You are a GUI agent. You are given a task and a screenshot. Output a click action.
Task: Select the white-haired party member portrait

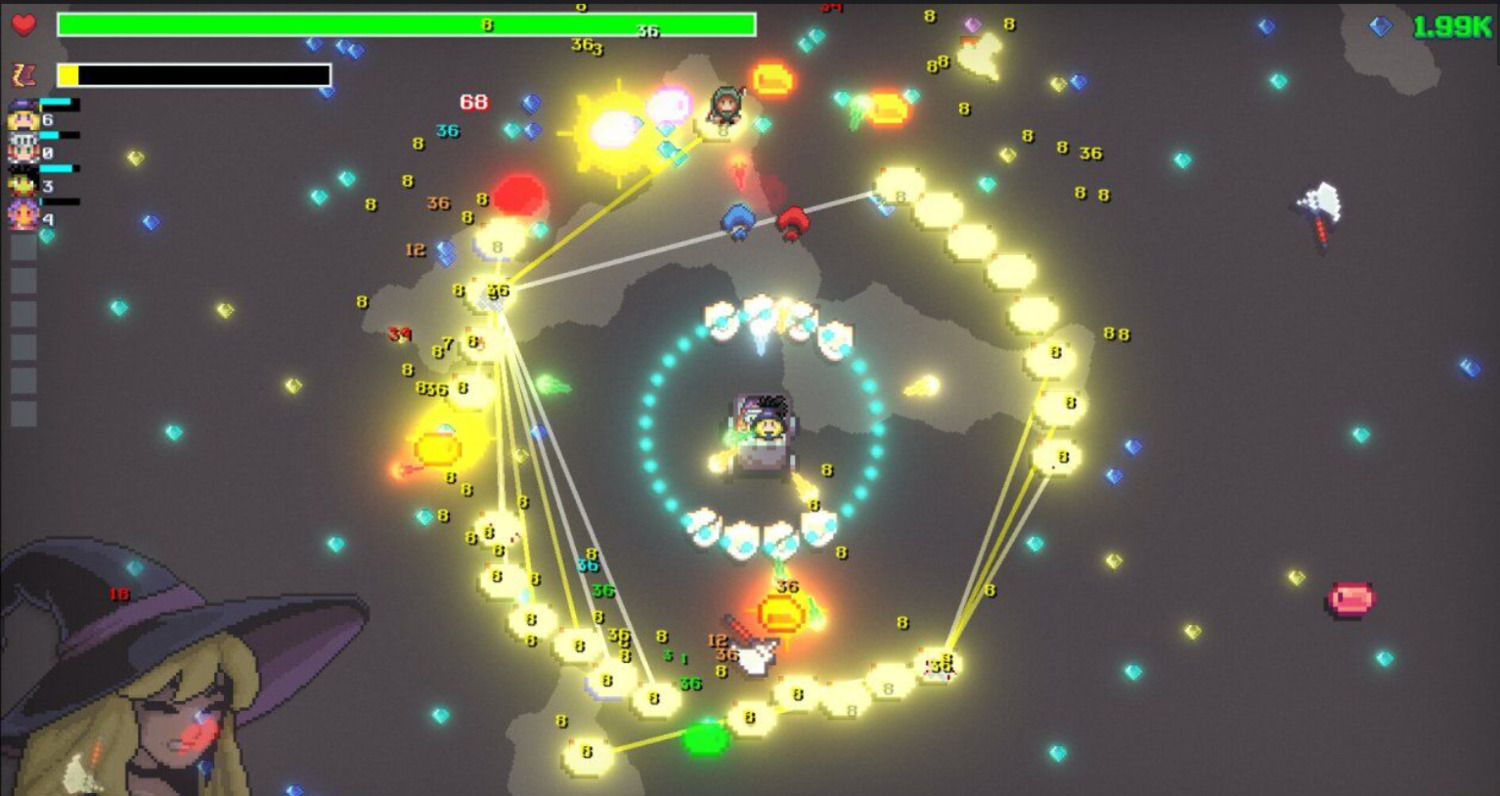pyautogui.click(x=23, y=149)
